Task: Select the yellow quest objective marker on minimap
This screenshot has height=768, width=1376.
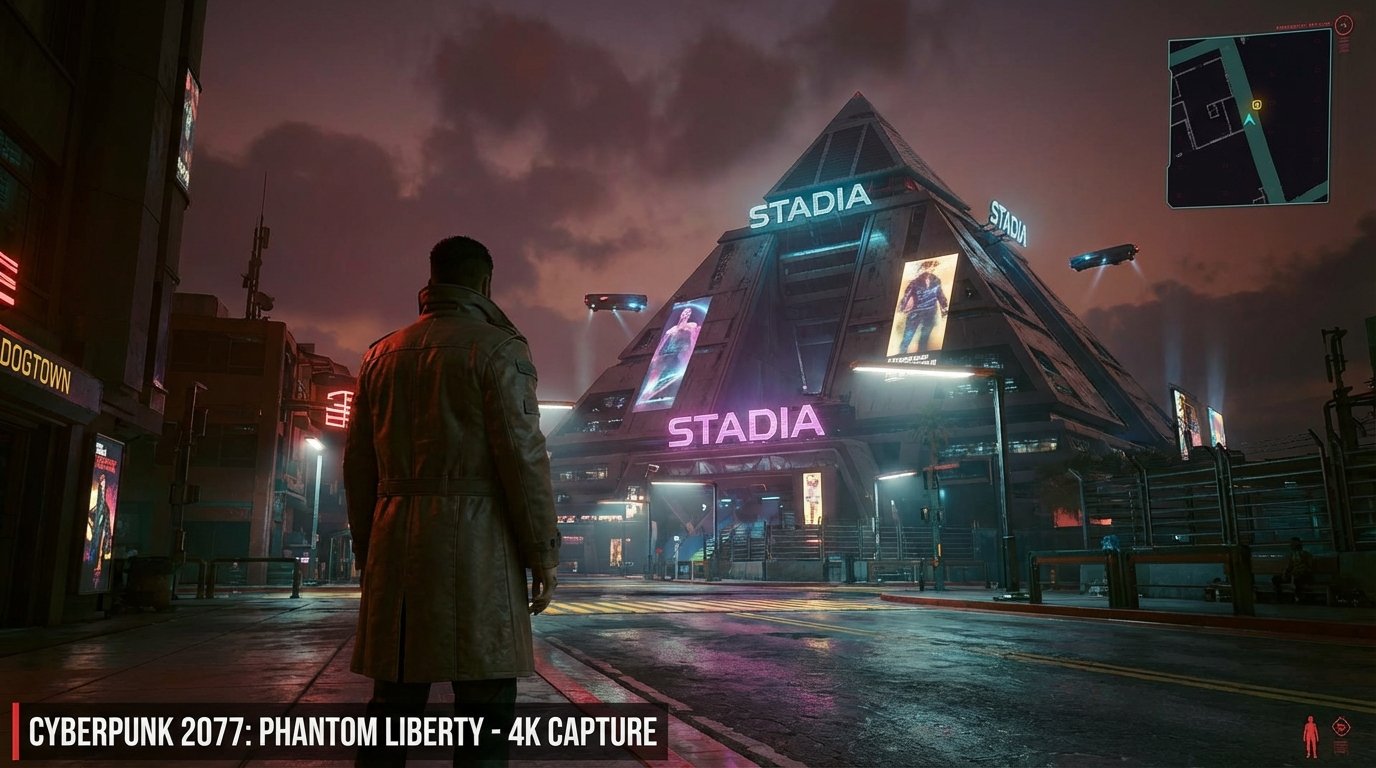Action: point(1256,104)
